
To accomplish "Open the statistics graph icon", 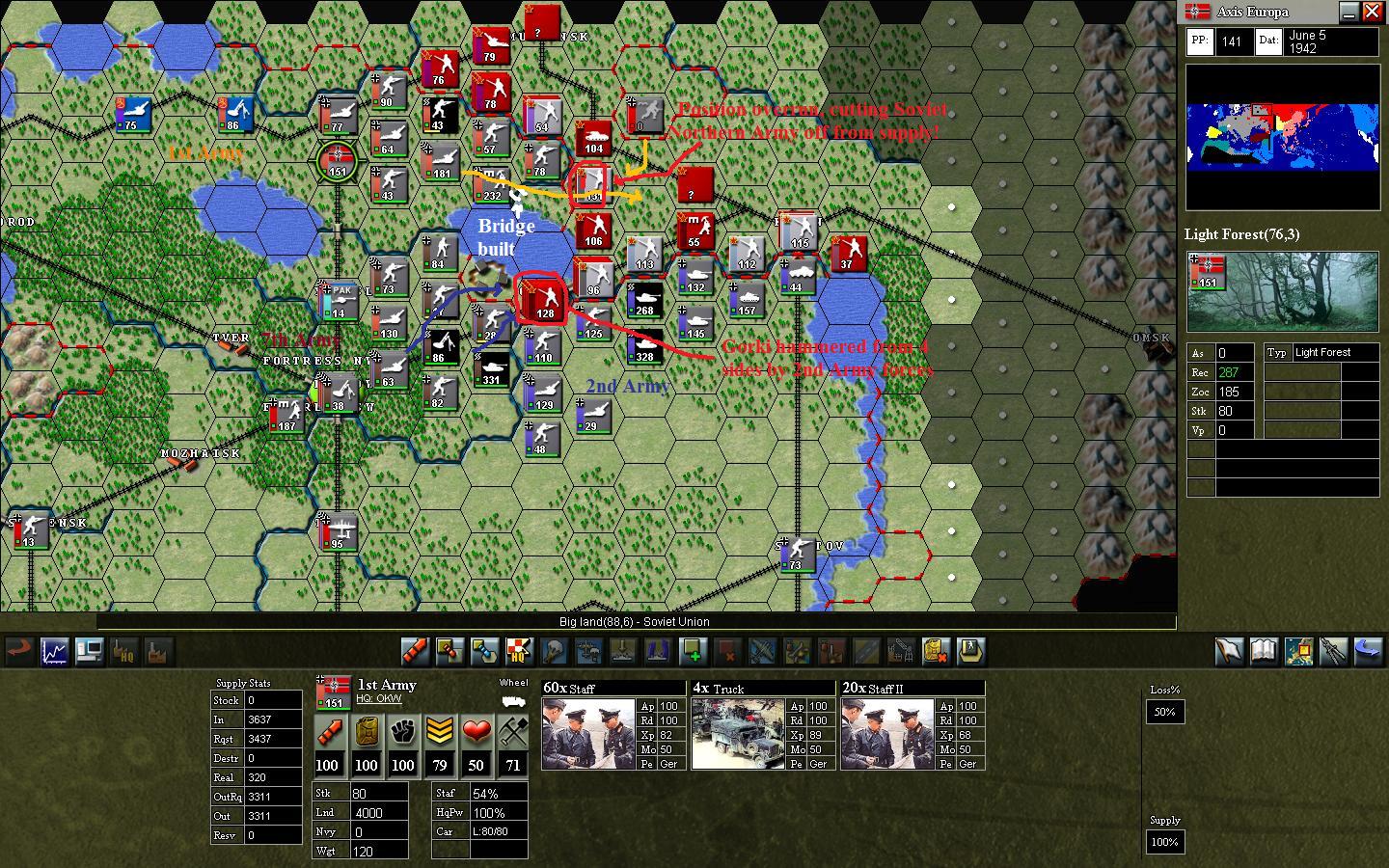I will pos(53,652).
